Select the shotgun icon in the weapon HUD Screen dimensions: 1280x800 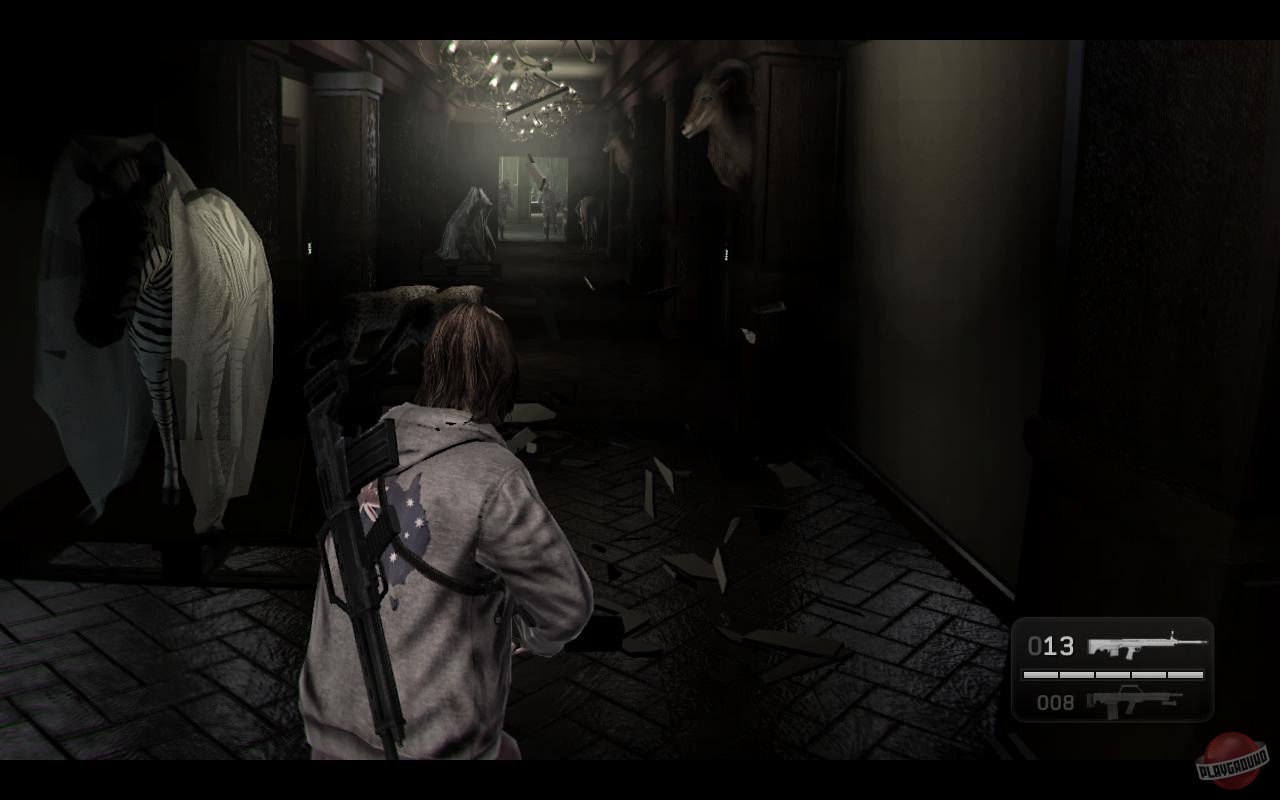coord(1133,702)
